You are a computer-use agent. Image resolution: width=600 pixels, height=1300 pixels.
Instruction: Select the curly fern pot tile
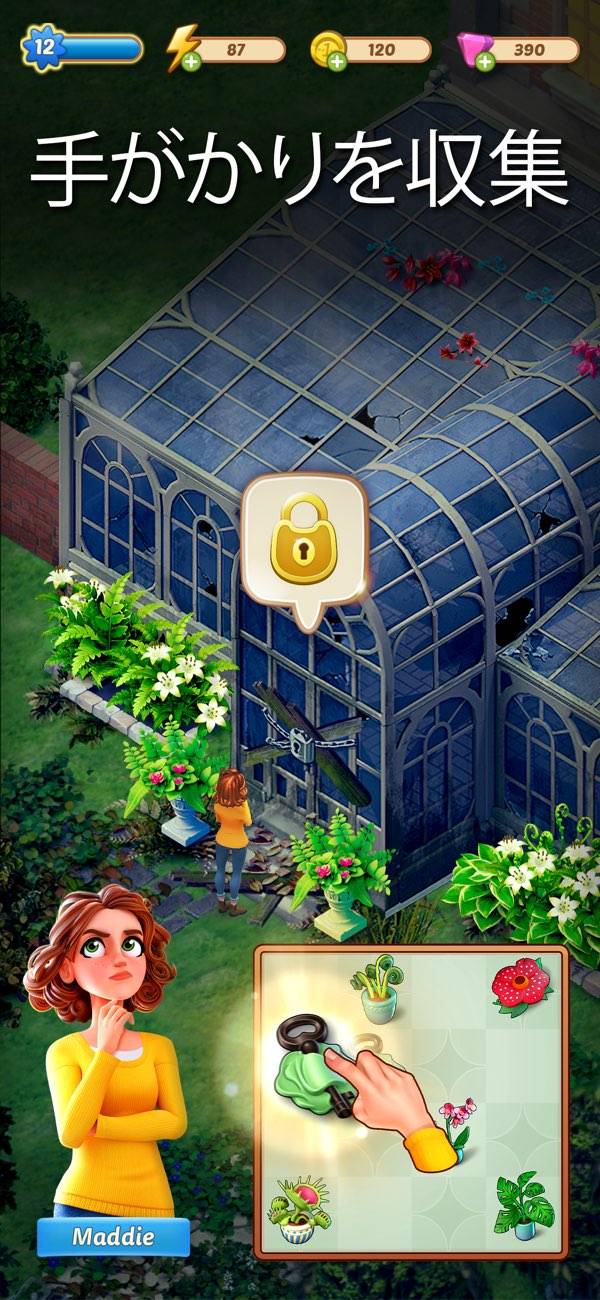tap(376, 988)
